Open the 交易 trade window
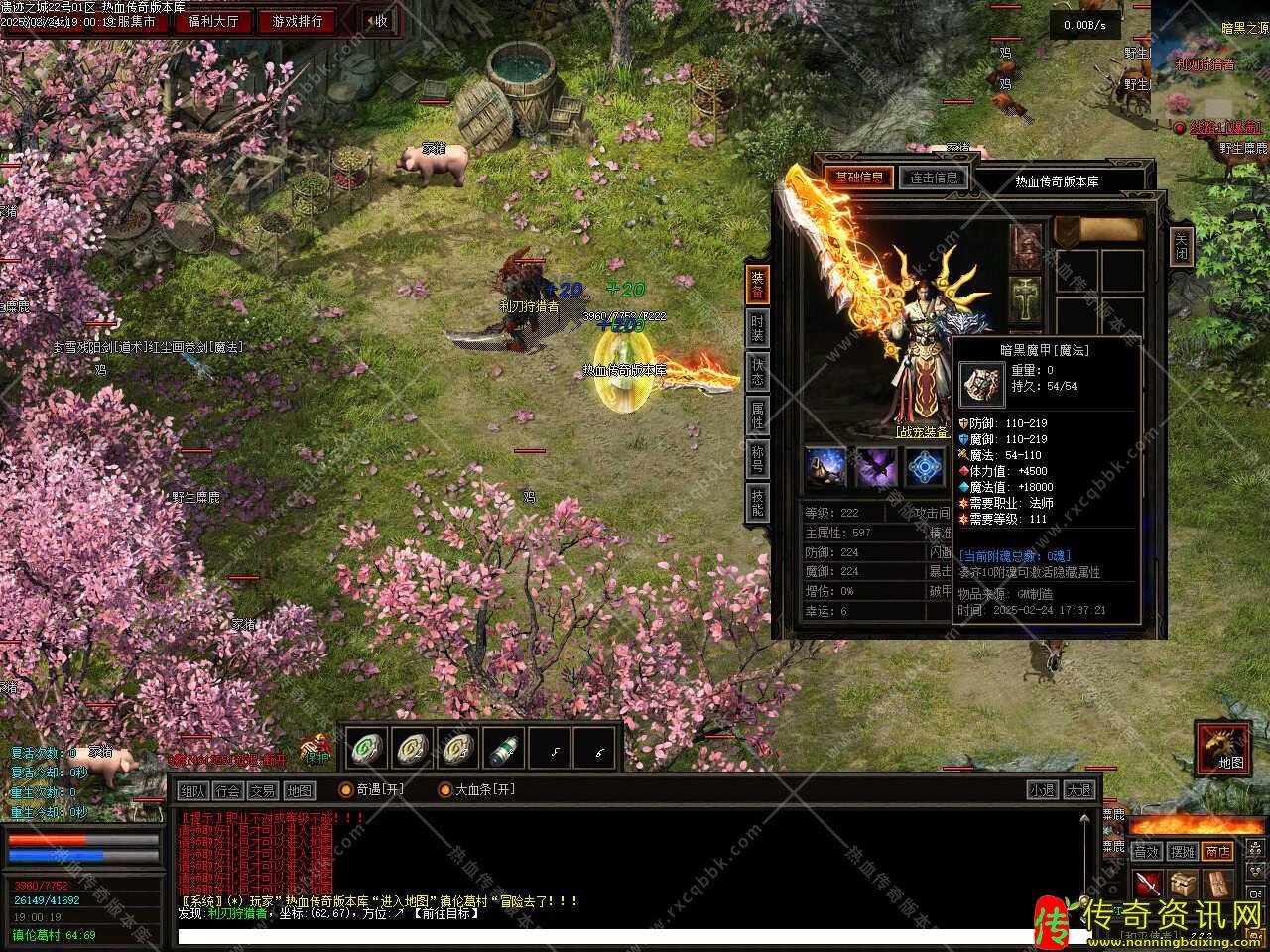1270x952 pixels. (x=263, y=790)
